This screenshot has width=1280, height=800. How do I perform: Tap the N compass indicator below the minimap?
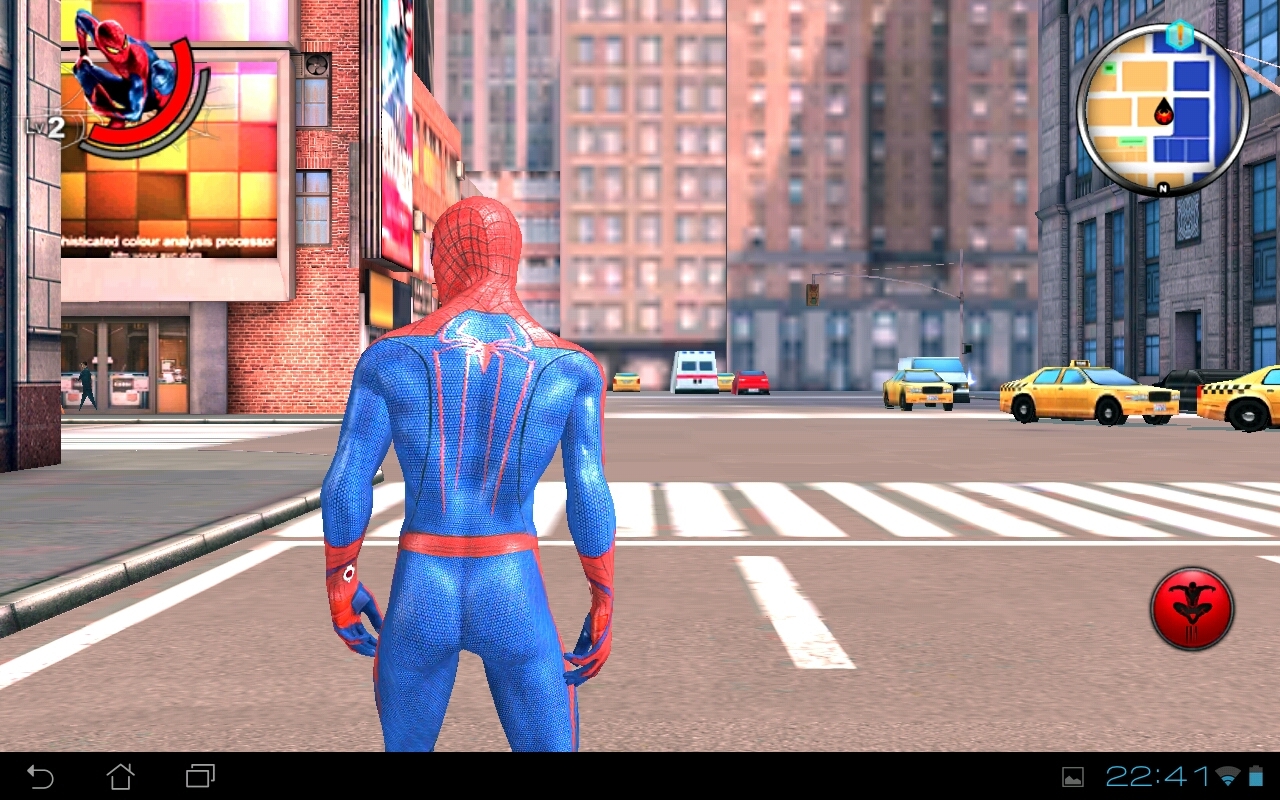pos(1162,188)
